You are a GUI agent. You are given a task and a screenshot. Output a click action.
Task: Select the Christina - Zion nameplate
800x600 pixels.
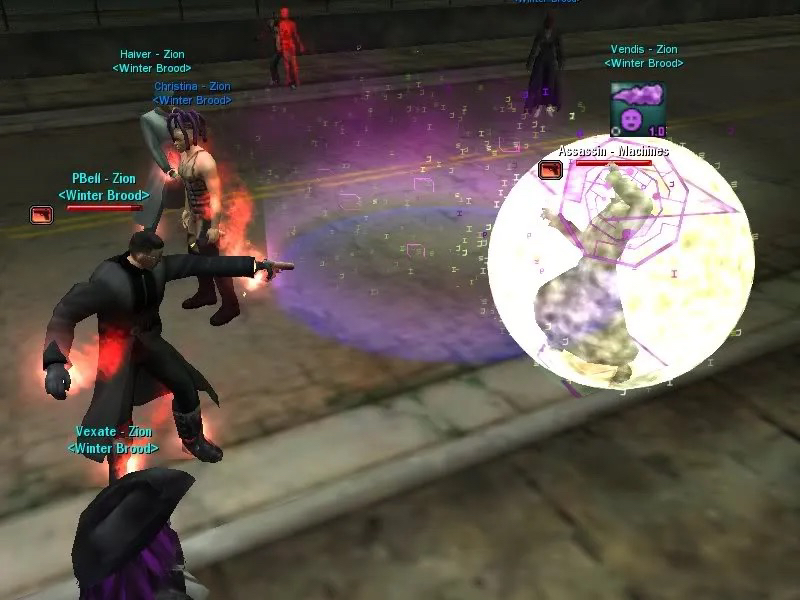[192, 87]
